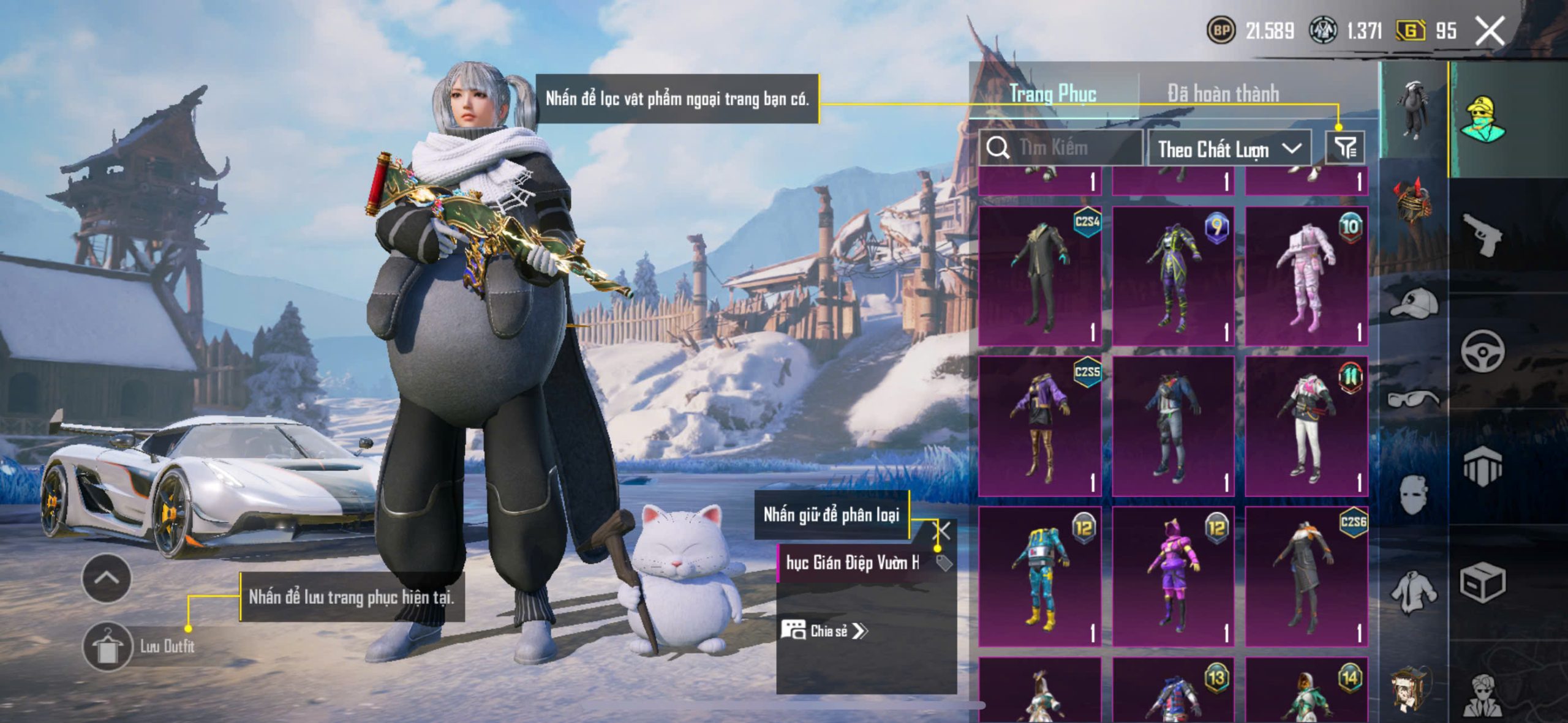Select the C2S4 black suit outfit

[1040, 275]
